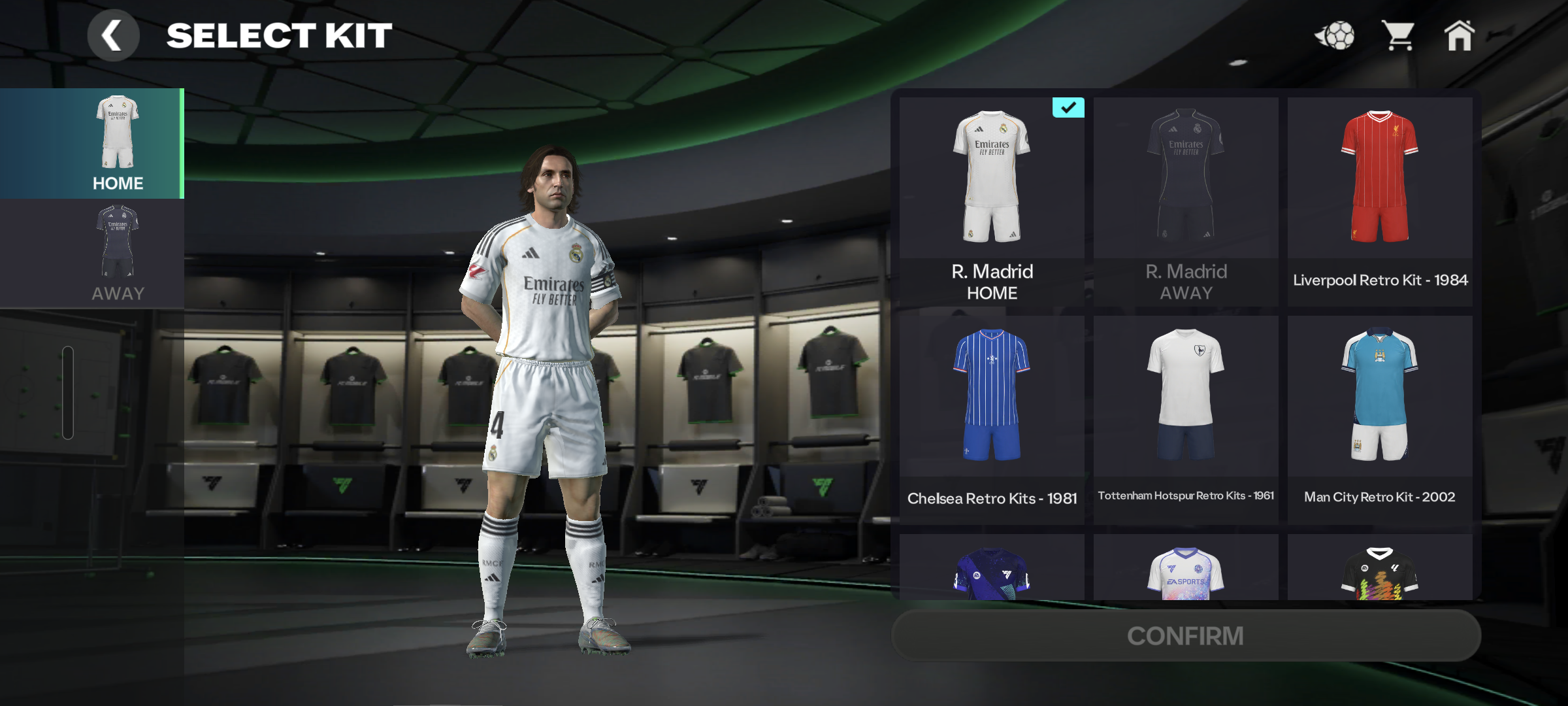Screen dimensions: 1568x706
Task: Open the football share icon
Action: [x=1335, y=36]
